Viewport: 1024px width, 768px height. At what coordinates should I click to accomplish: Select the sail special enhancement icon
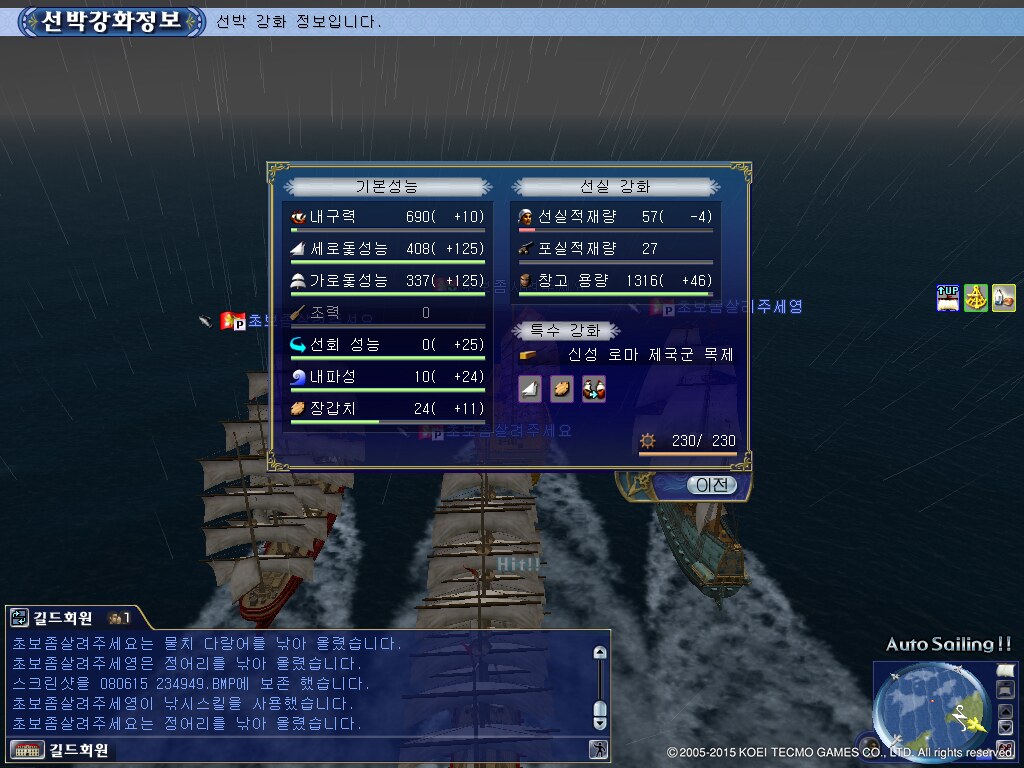[x=530, y=389]
